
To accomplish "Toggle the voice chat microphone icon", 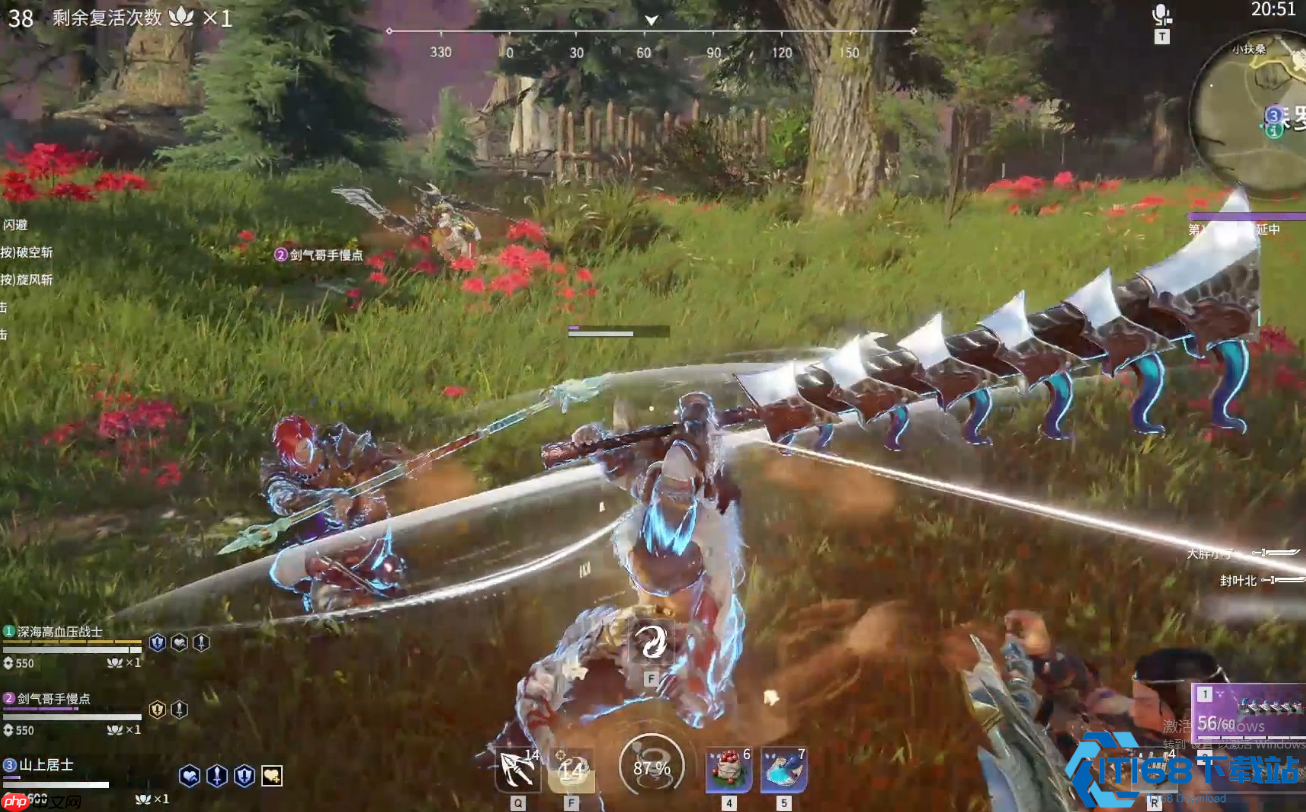I will (1161, 15).
